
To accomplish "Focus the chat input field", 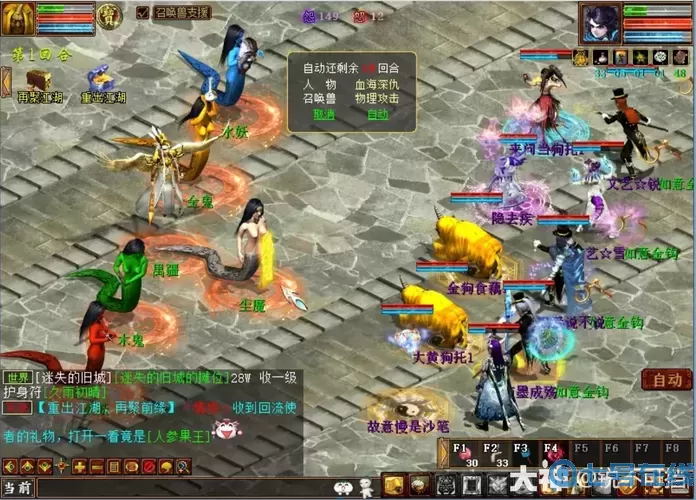I will click(x=180, y=488).
